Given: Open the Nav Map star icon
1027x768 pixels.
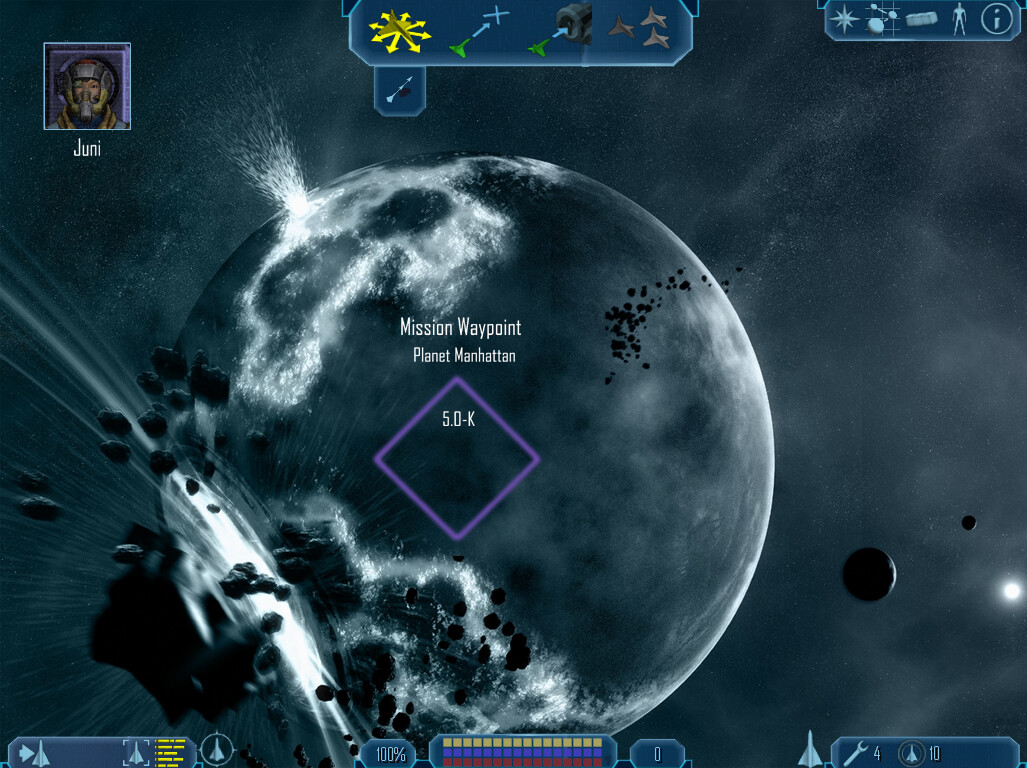Looking at the screenshot, I should (845, 19).
